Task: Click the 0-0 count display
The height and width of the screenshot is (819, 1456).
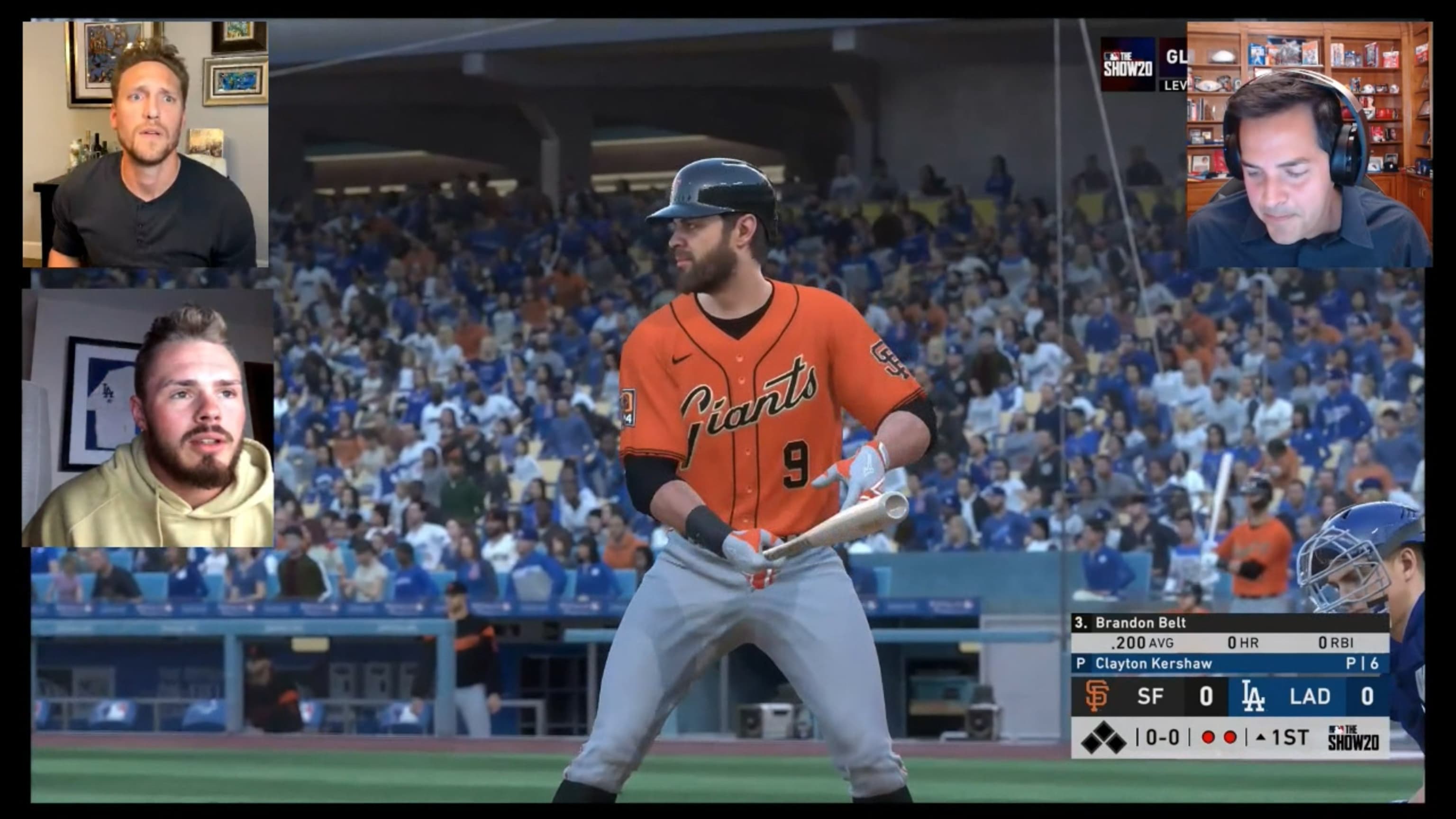Action: [x=1163, y=737]
